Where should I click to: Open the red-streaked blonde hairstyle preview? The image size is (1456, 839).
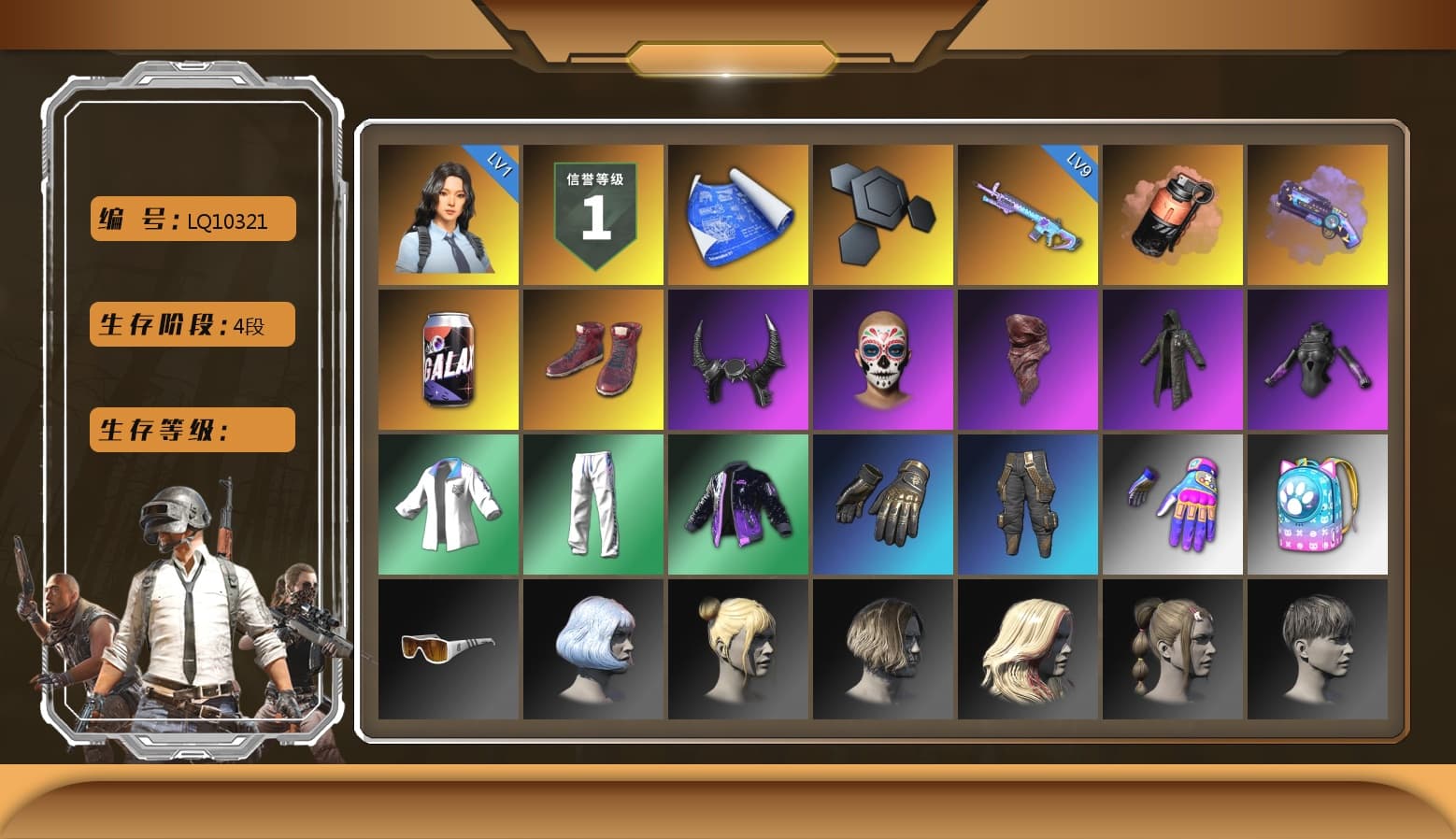(x=1028, y=648)
